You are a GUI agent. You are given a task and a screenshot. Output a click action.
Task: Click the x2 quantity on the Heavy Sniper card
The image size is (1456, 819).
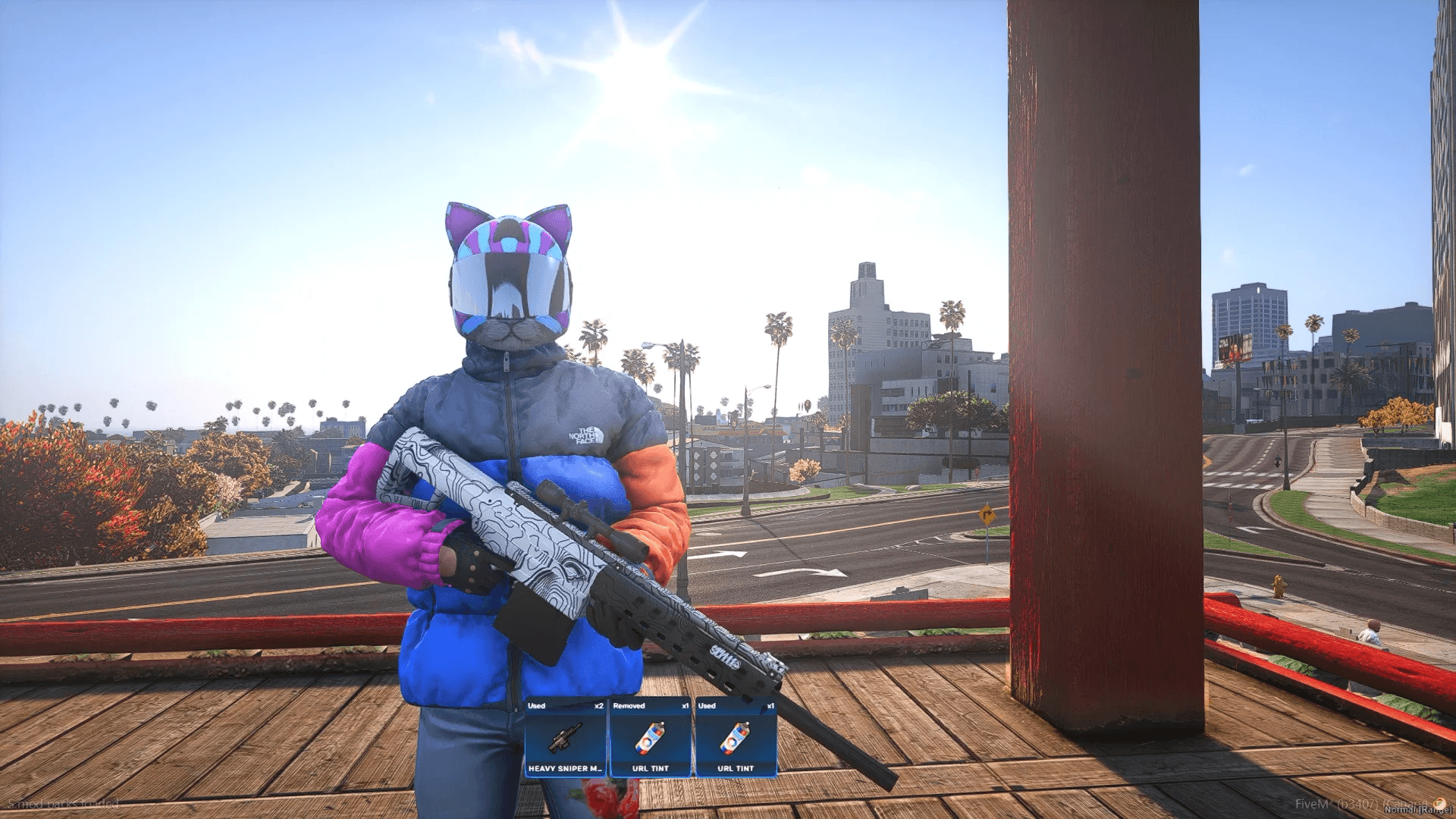pos(598,706)
